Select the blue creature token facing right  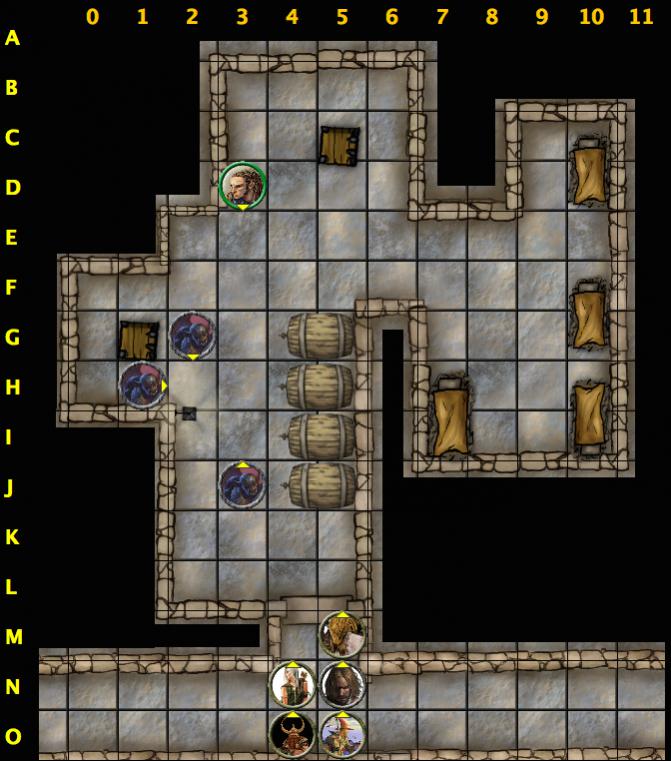142,385
